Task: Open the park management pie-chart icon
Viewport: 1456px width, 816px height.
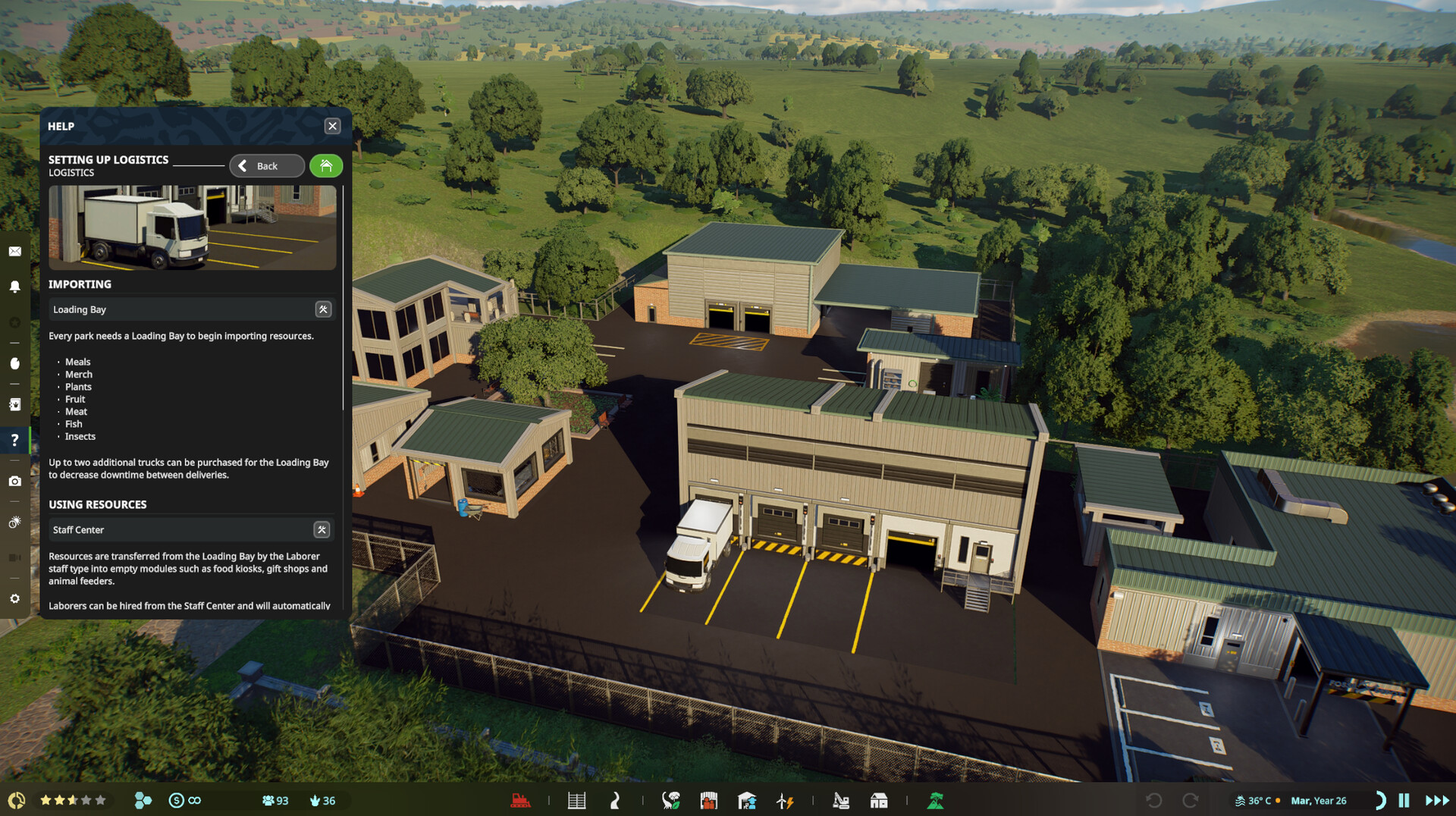Action: (x=16, y=801)
